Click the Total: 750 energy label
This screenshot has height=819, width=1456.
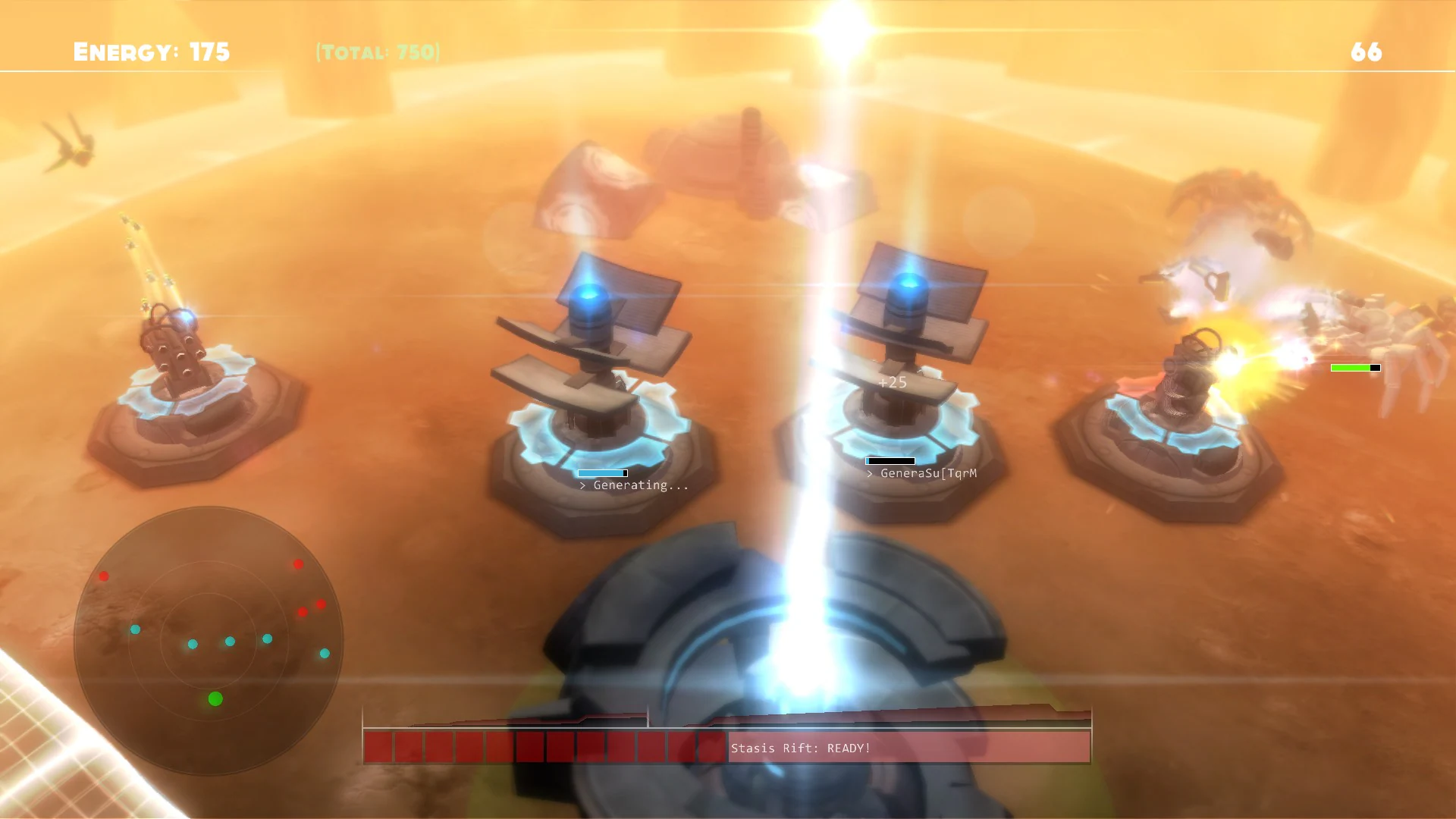377,53
